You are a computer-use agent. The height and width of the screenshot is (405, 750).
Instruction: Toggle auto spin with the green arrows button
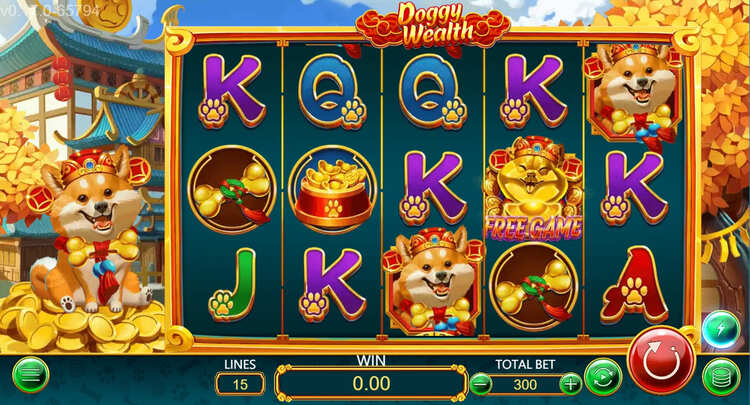pos(603,378)
